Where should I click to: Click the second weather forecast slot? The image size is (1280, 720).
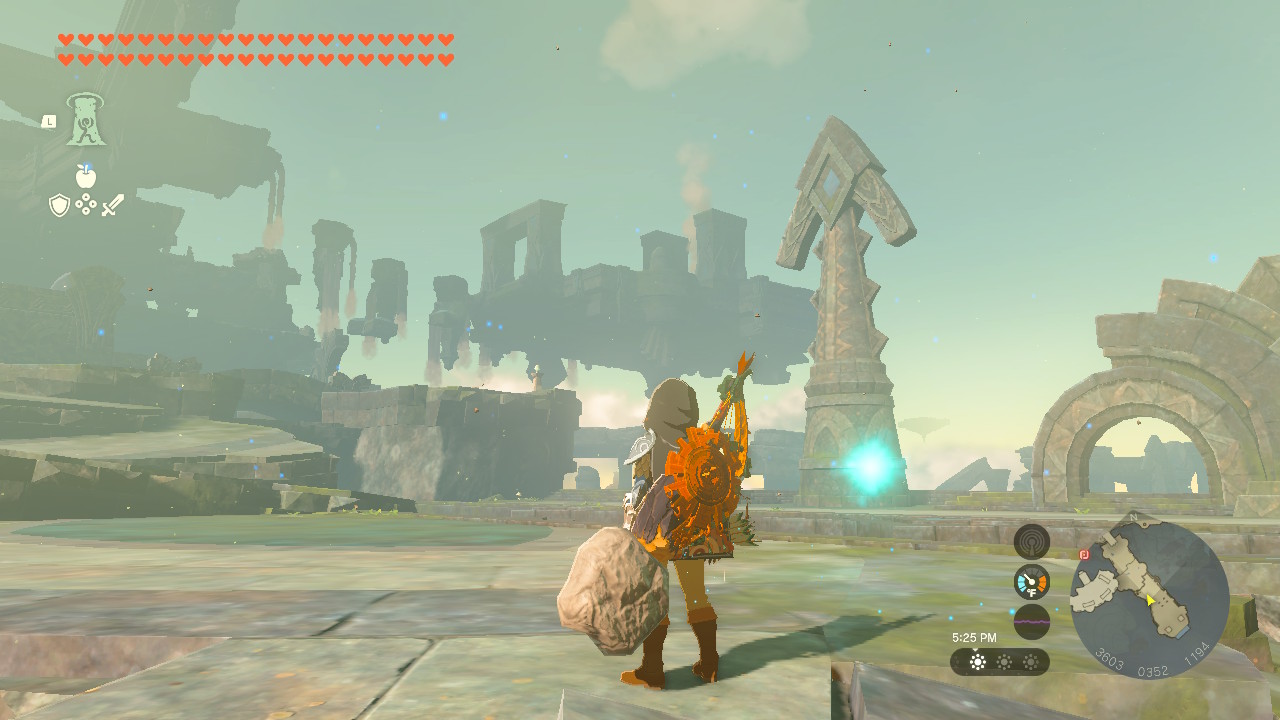pos(1004,661)
